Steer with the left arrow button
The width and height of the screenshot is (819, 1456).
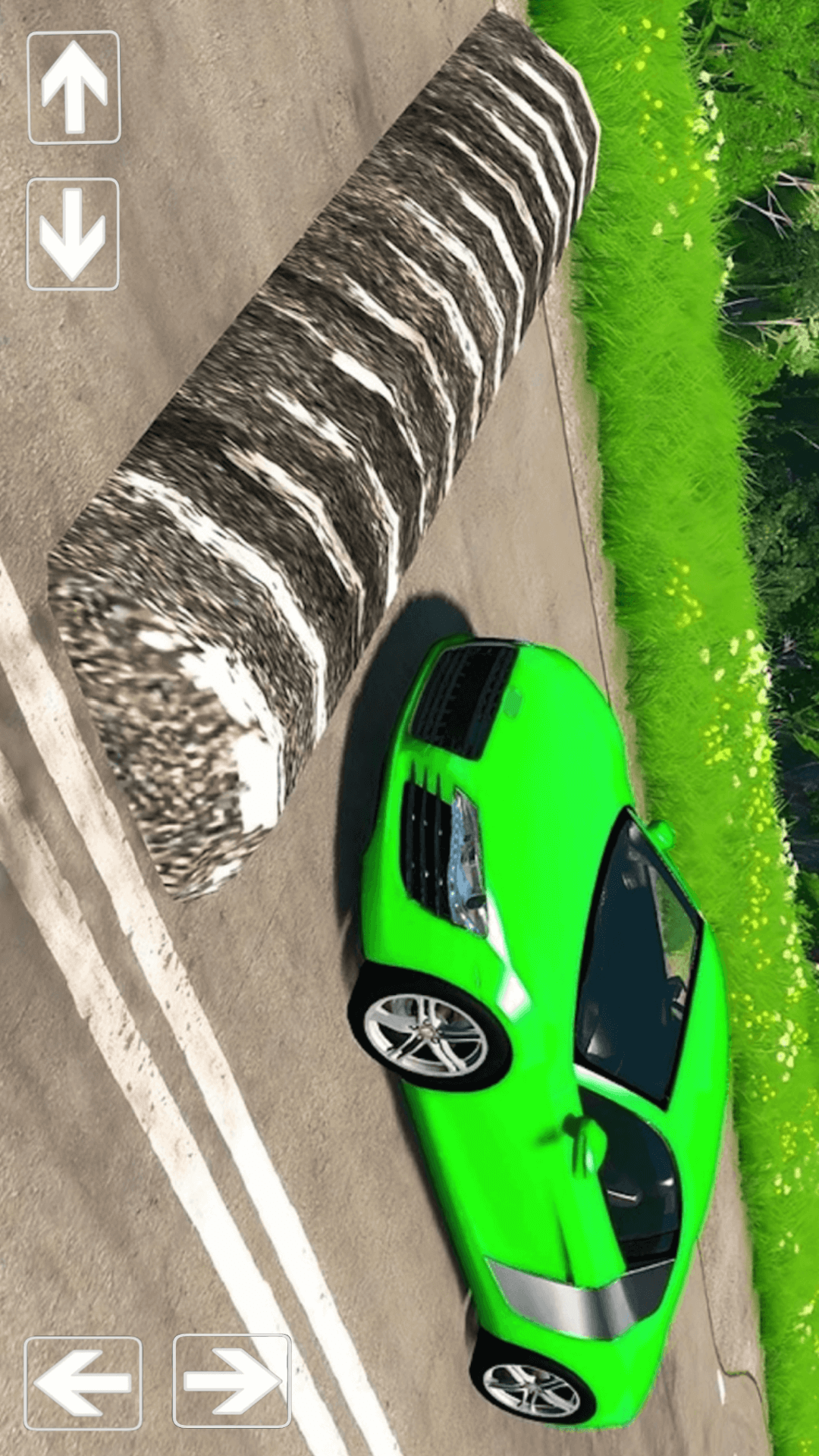[83, 1382]
